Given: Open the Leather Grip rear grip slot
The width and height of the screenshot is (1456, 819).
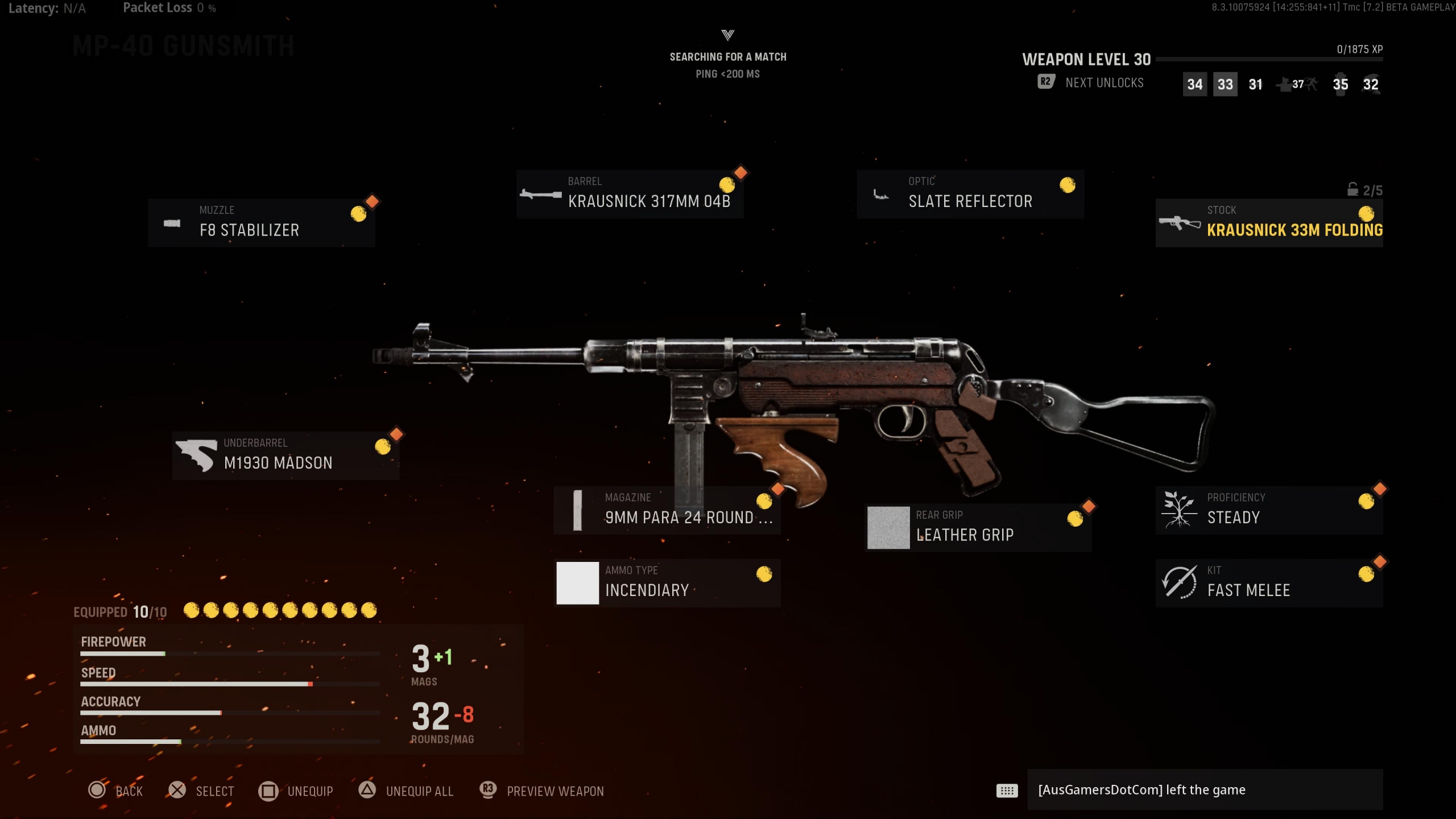Looking at the screenshot, I should tap(978, 528).
